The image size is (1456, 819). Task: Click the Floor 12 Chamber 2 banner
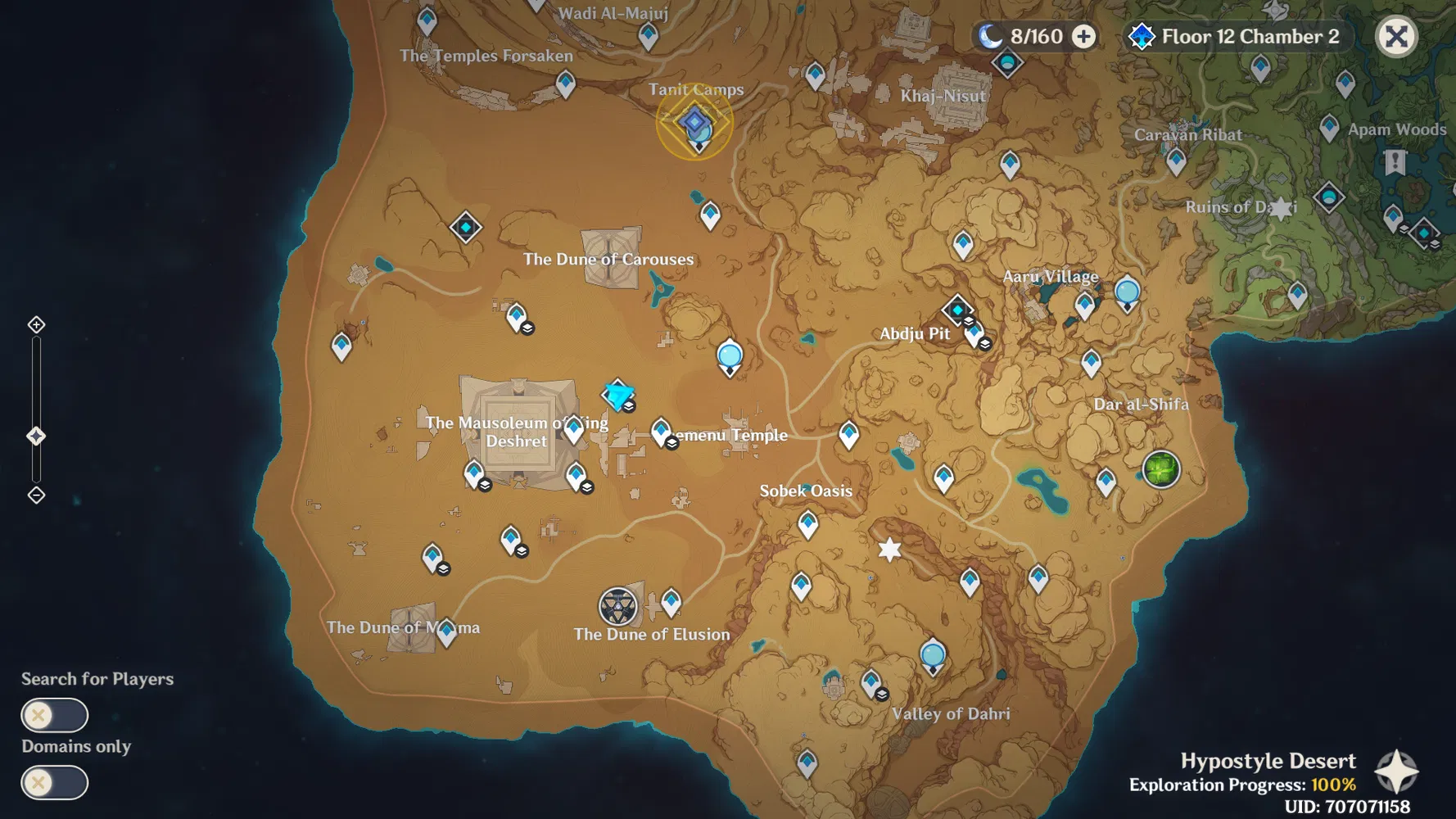coord(1235,36)
